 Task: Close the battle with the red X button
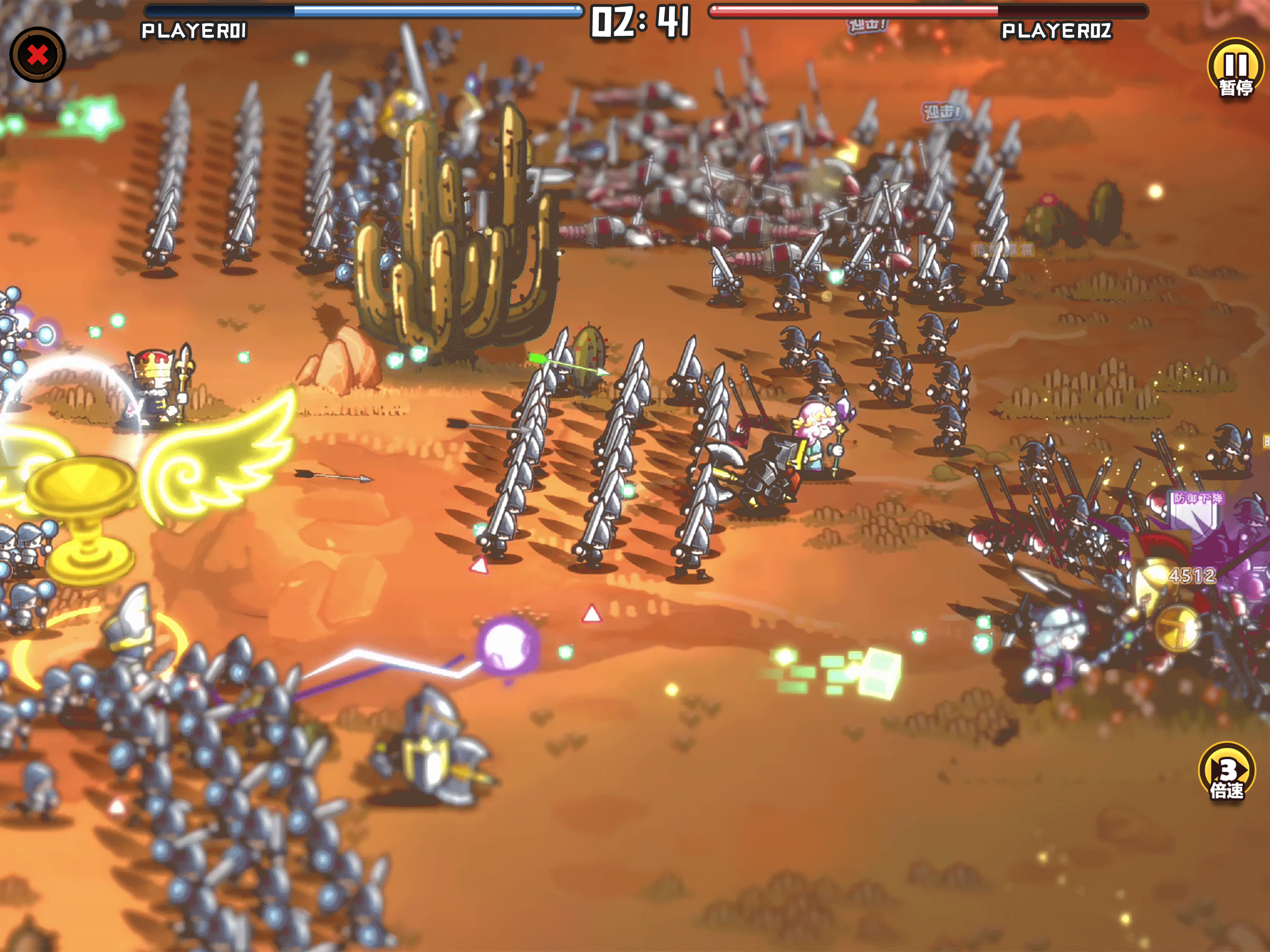pos(37,55)
